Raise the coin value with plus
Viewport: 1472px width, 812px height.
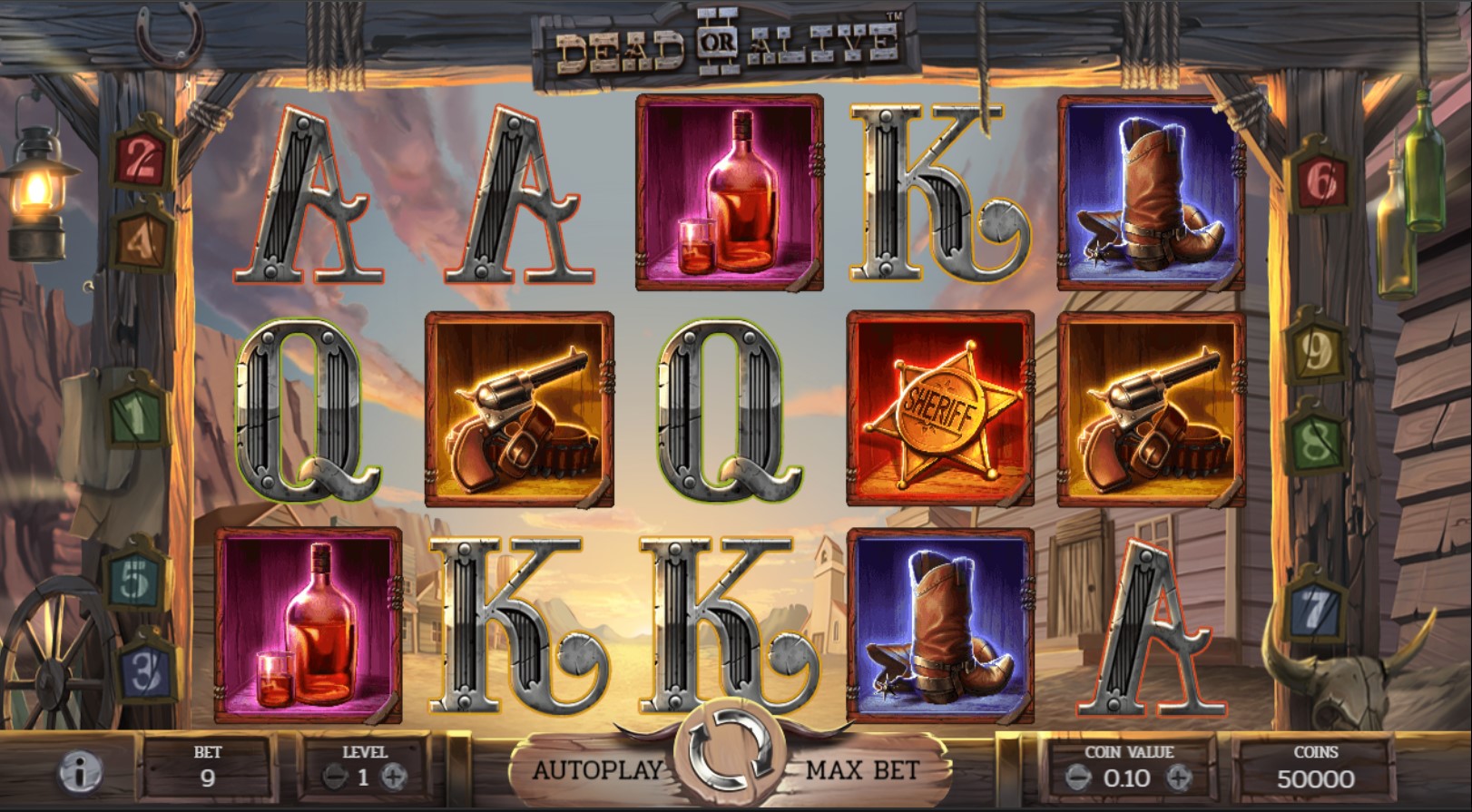1178,778
